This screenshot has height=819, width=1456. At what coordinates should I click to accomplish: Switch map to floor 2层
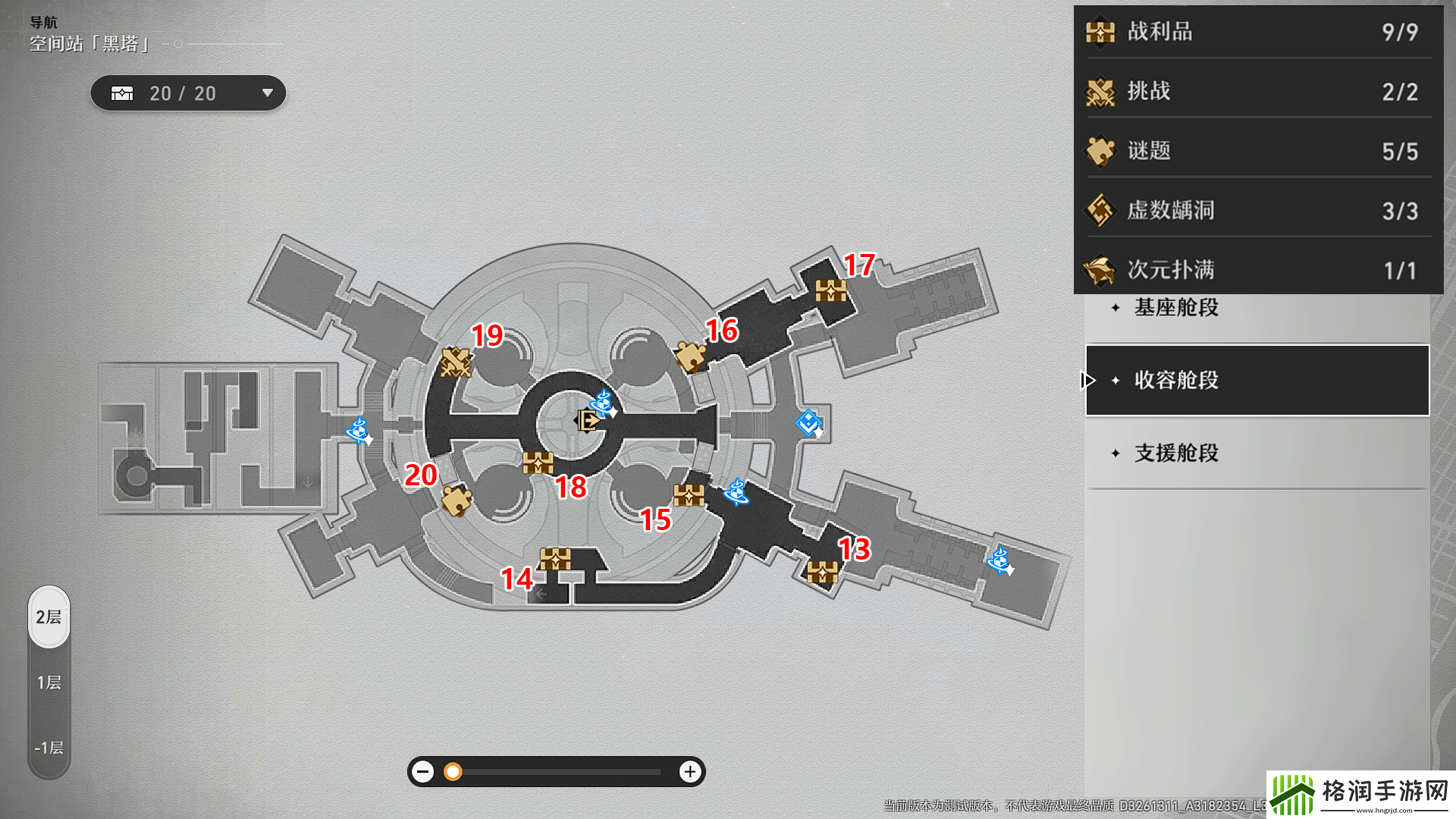click(49, 617)
